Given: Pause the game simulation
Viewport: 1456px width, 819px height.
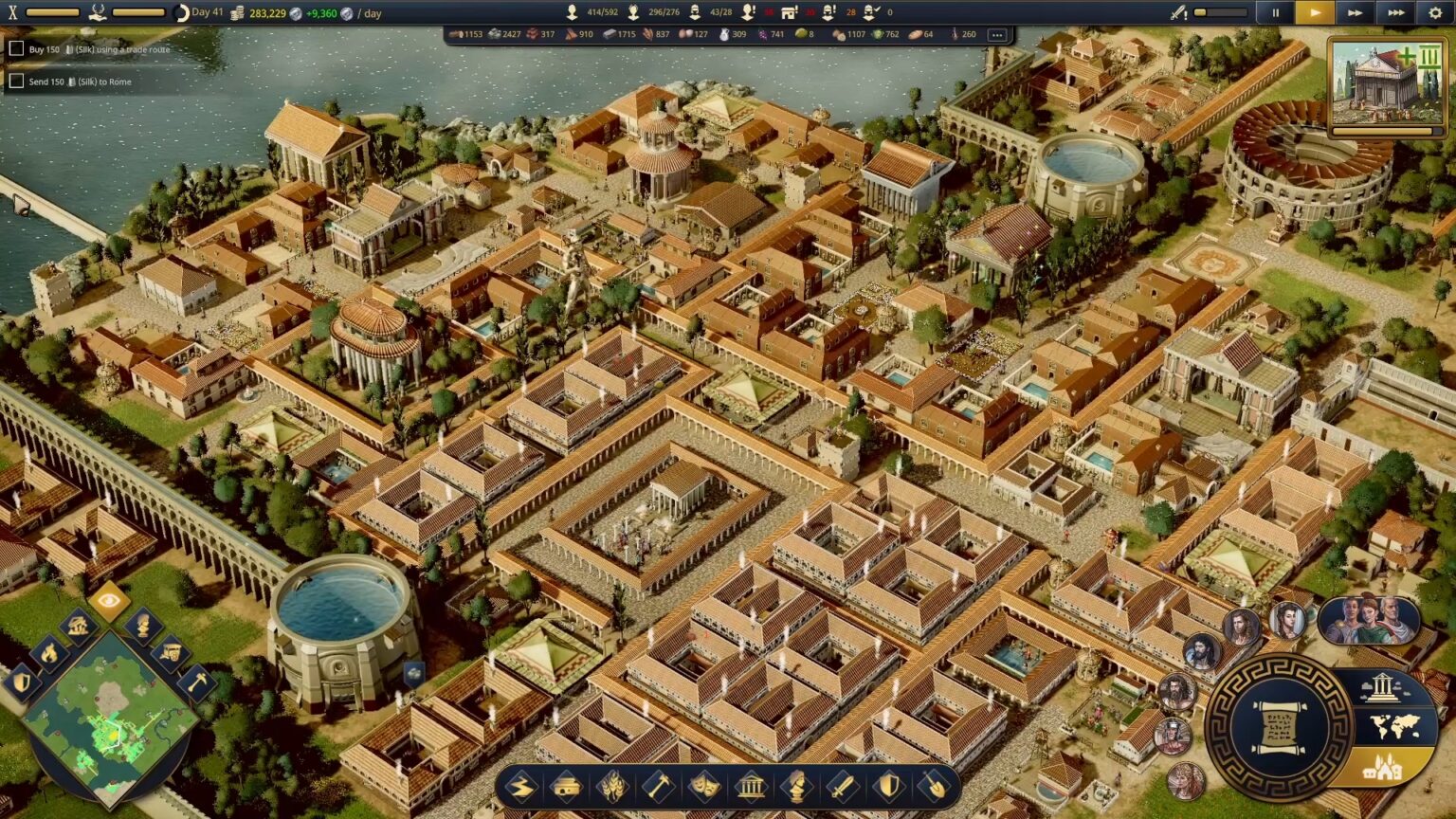Looking at the screenshot, I should tap(1274, 12).
